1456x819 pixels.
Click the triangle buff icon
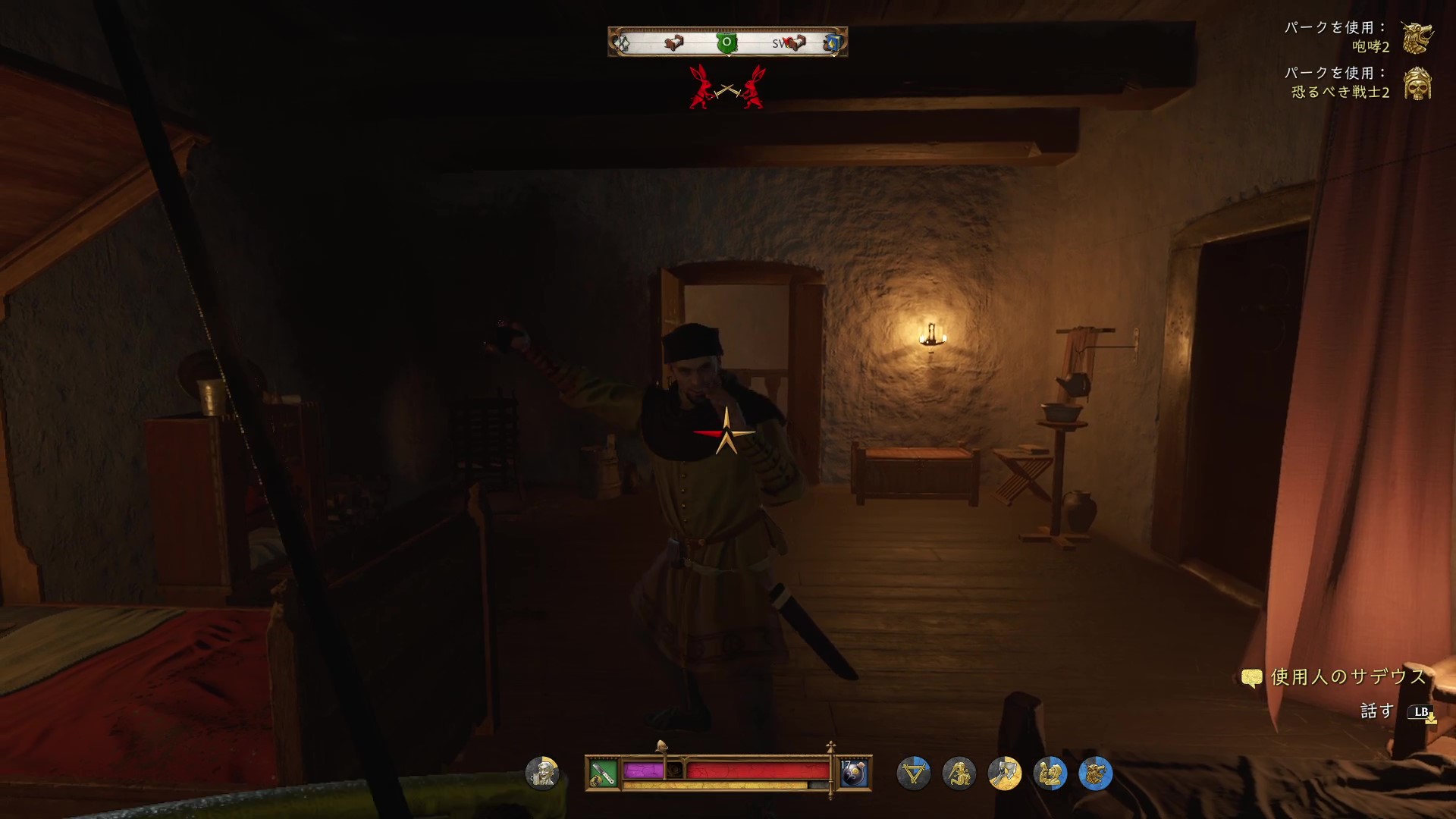[913, 773]
